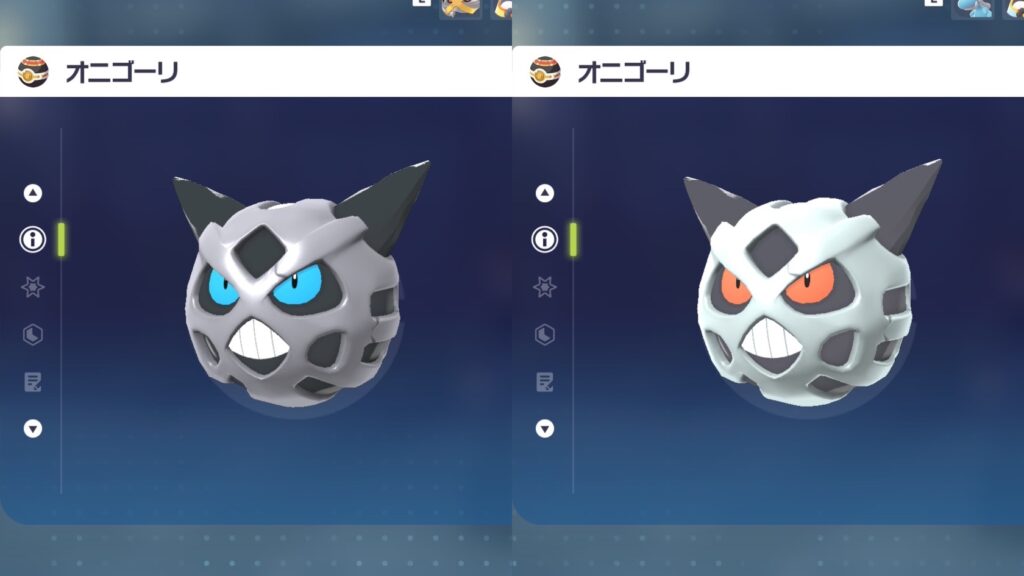This screenshot has width=1024, height=576.
Task: Switch to the hexagon stats tab beside orange-eyed Glalie
Action: coord(545,334)
